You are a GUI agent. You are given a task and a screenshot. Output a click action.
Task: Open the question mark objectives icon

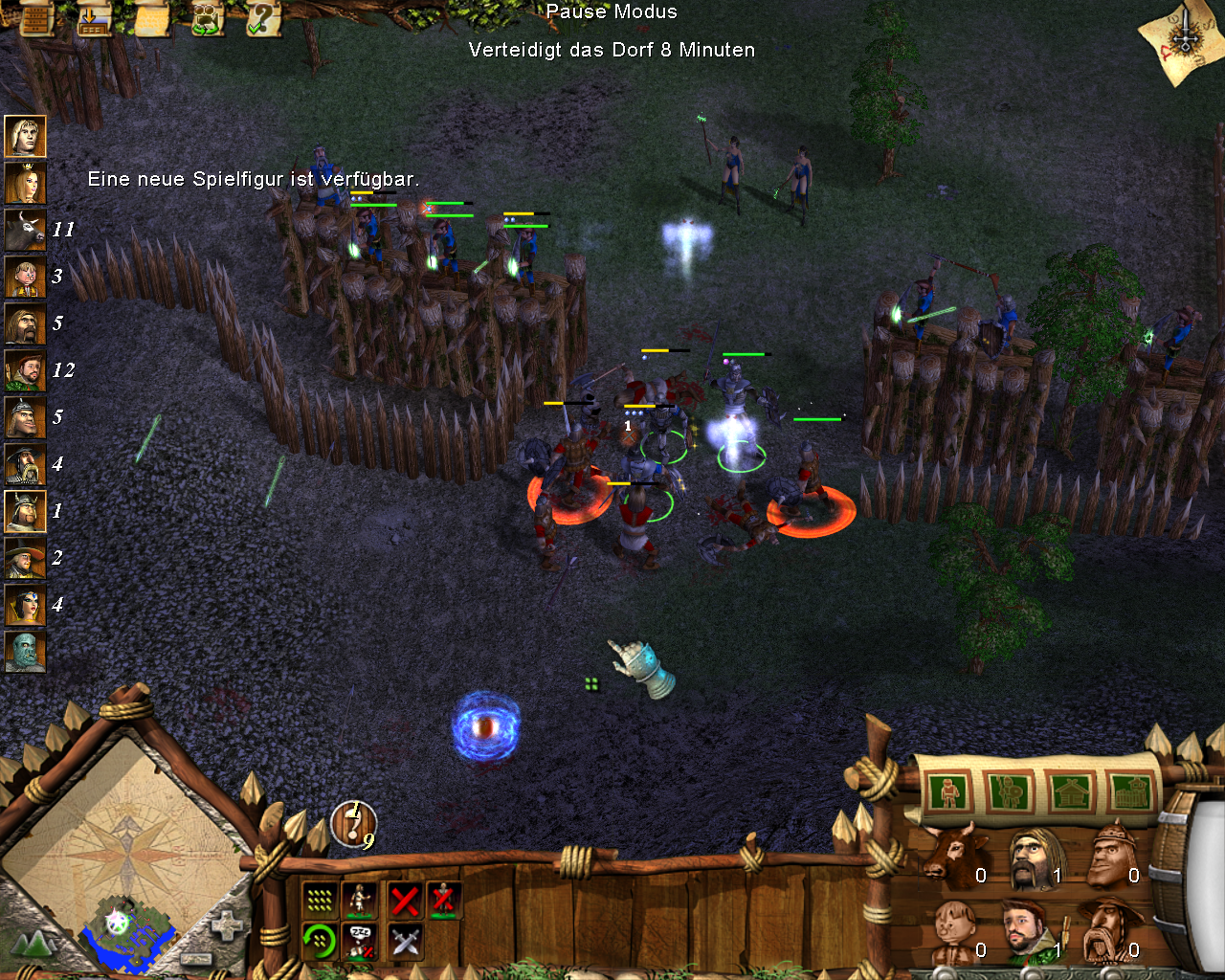(262, 17)
